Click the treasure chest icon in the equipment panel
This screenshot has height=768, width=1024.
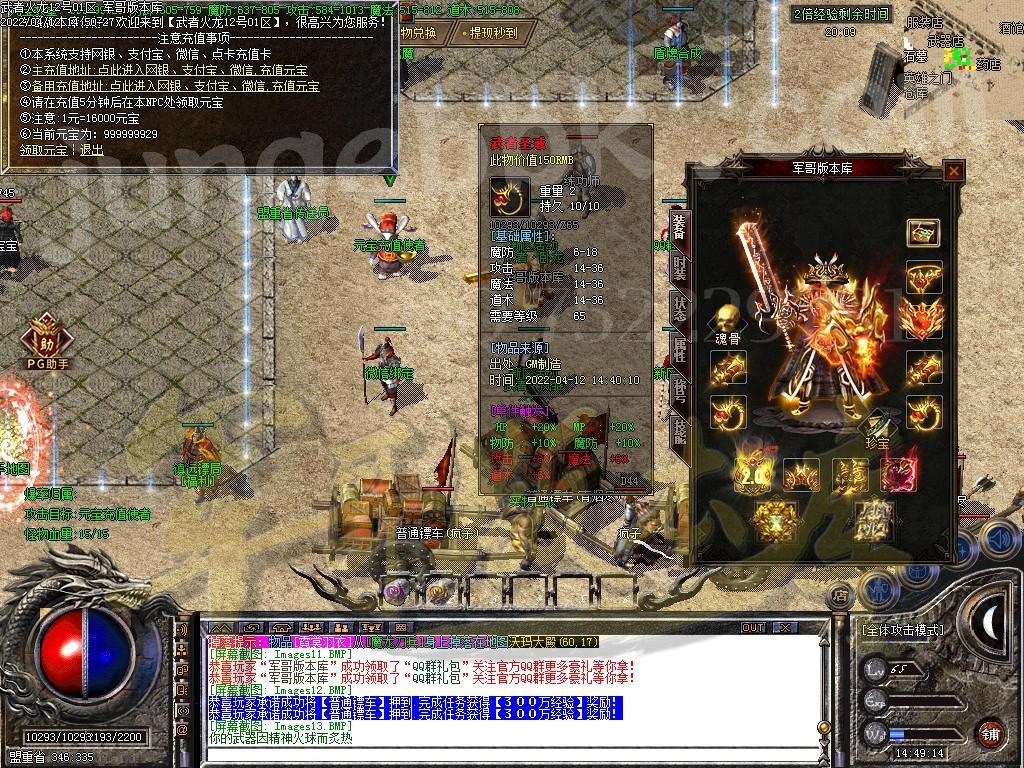click(x=922, y=232)
